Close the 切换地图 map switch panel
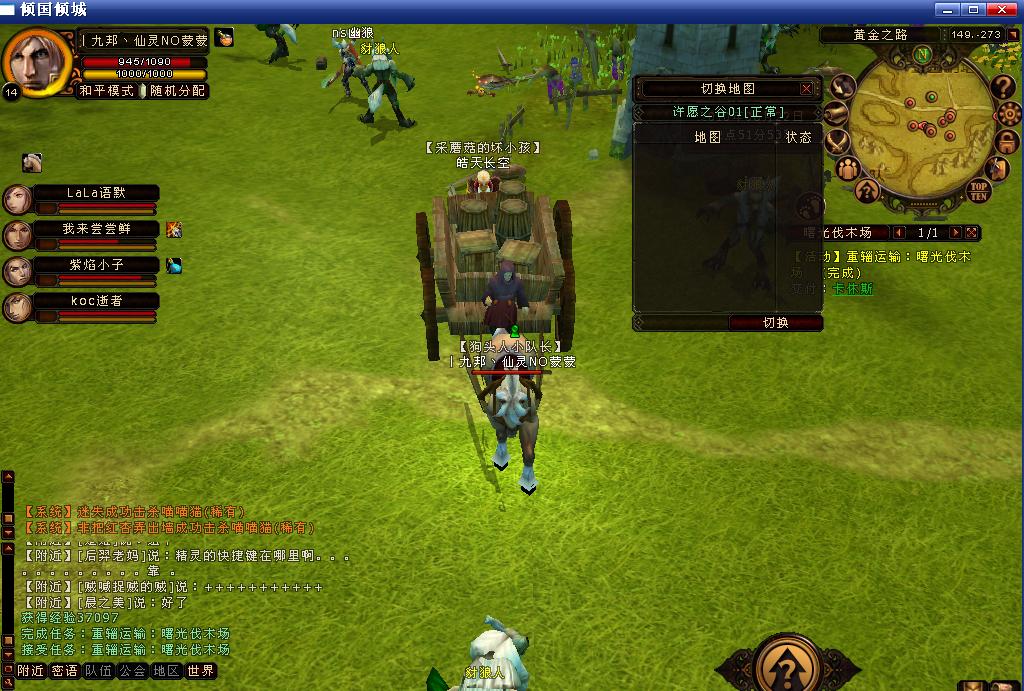The image size is (1024, 691). (x=806, y=89)
